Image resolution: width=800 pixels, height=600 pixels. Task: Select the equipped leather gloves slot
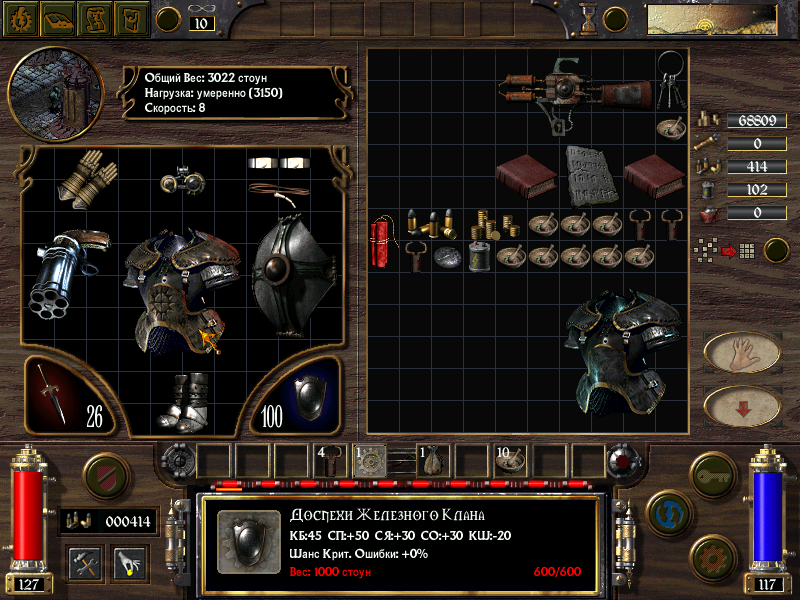click(x=85, y=177)
